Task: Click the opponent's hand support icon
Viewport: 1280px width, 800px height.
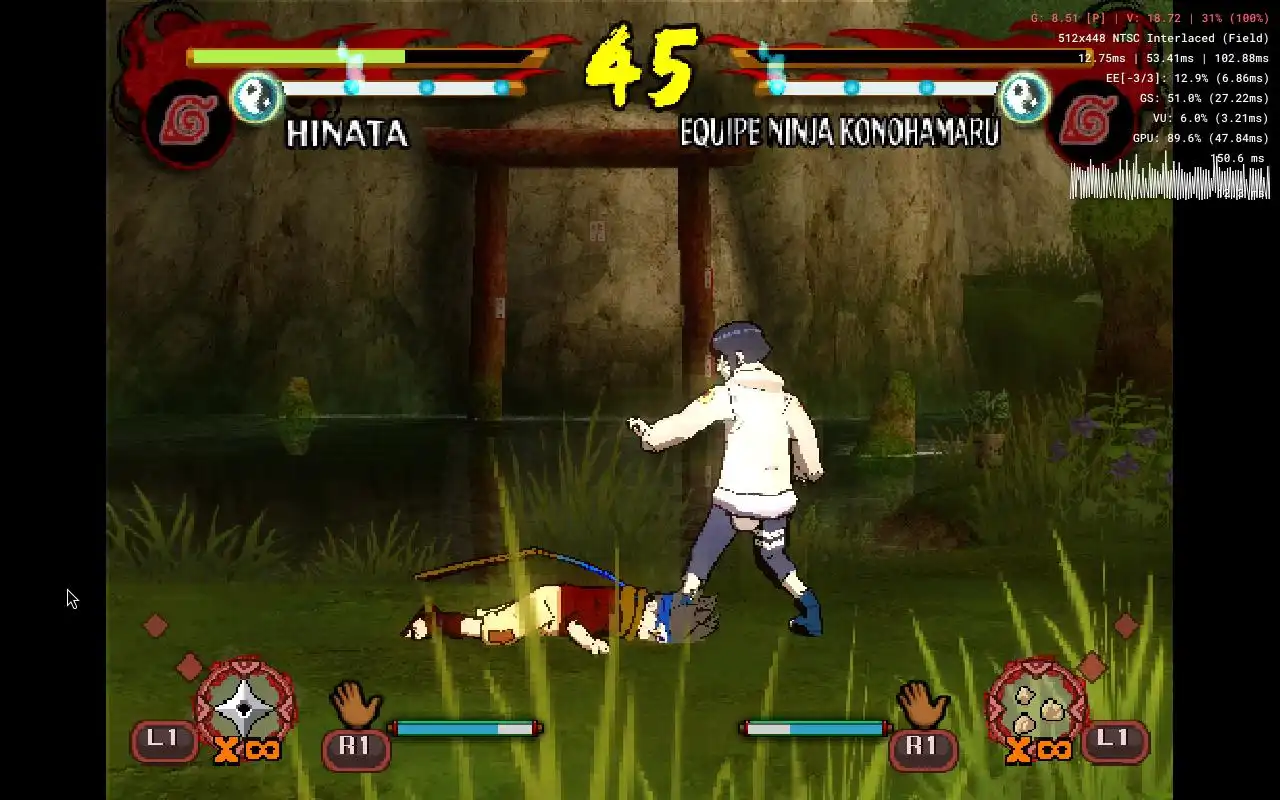Action: pos(921,705)
